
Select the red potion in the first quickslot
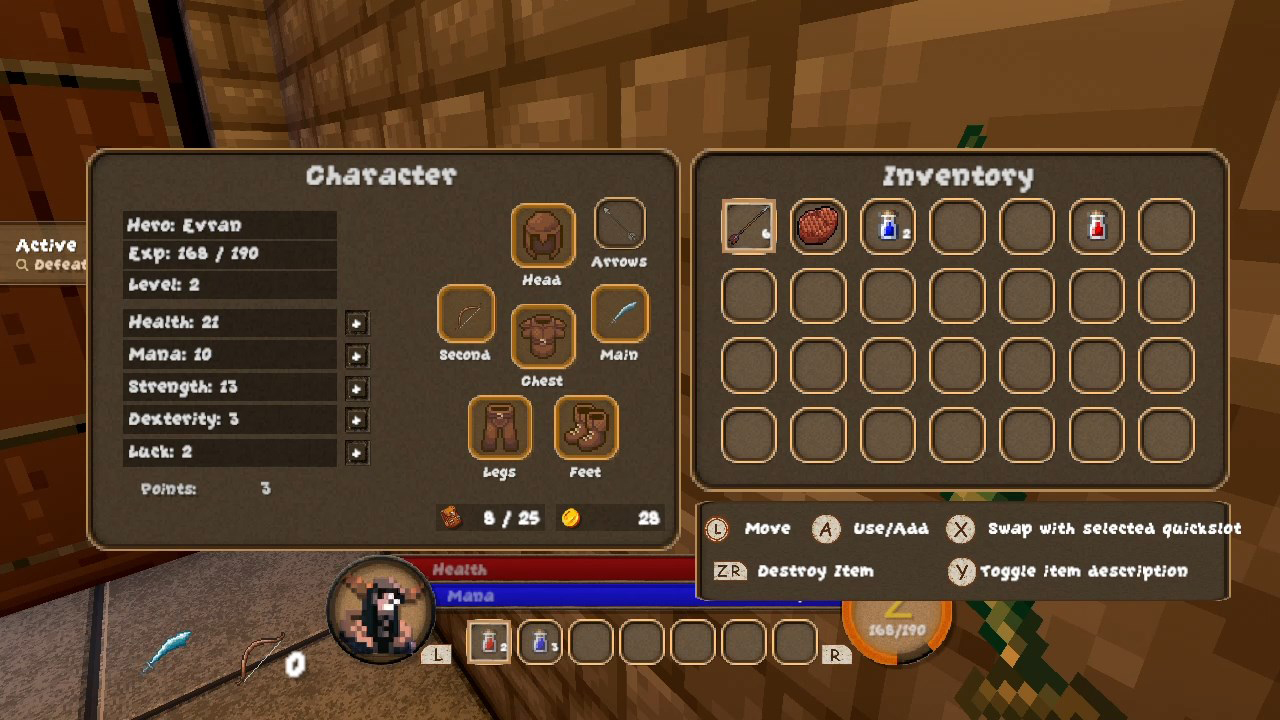pos(488,641)
